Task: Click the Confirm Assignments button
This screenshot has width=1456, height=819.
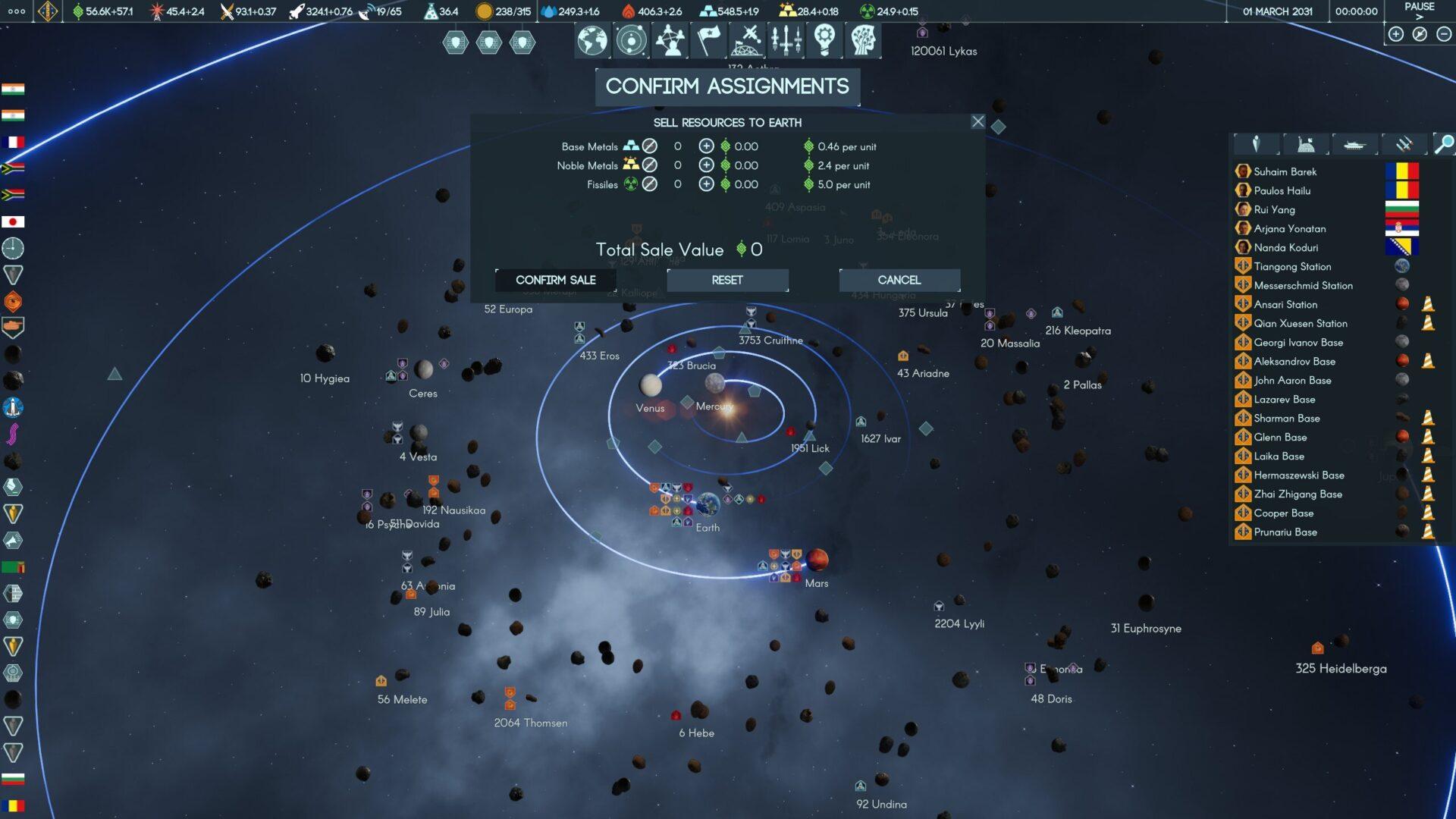Action: (x=727, y=86)
